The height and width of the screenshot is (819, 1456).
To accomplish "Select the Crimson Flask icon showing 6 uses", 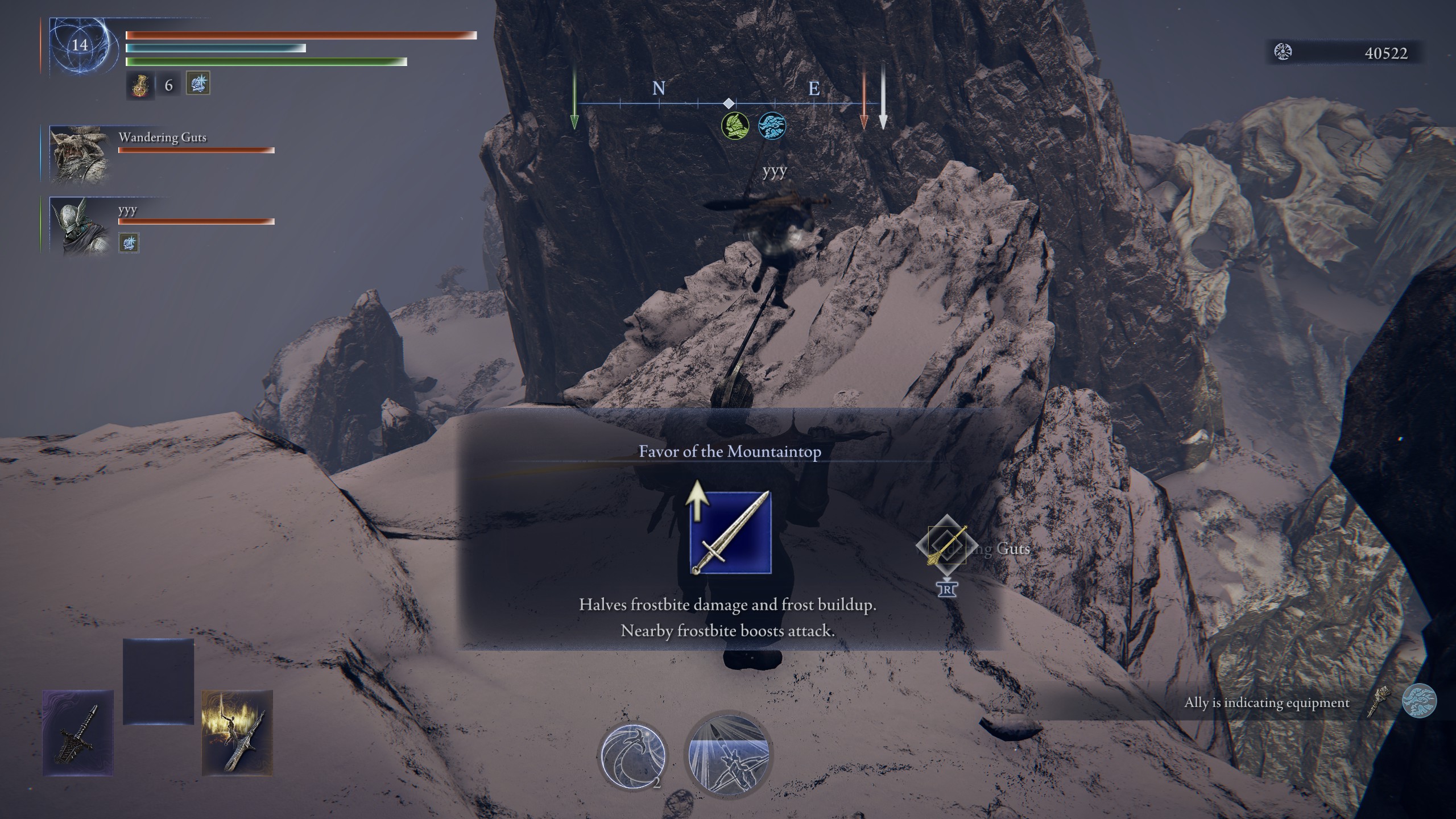I will [140, 86].
